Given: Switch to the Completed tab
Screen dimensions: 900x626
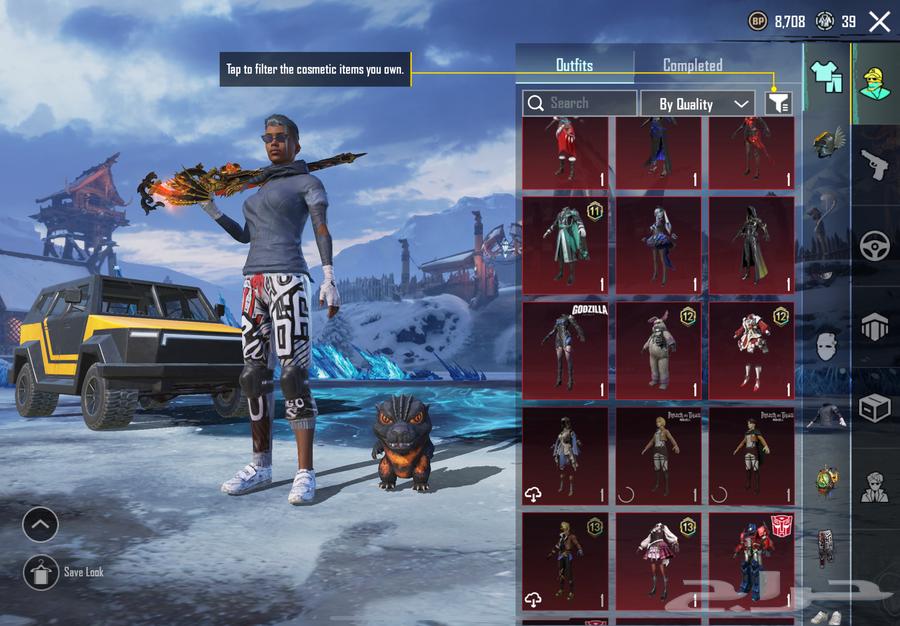Looking at the screenshot, I should (x=692, y=65).
